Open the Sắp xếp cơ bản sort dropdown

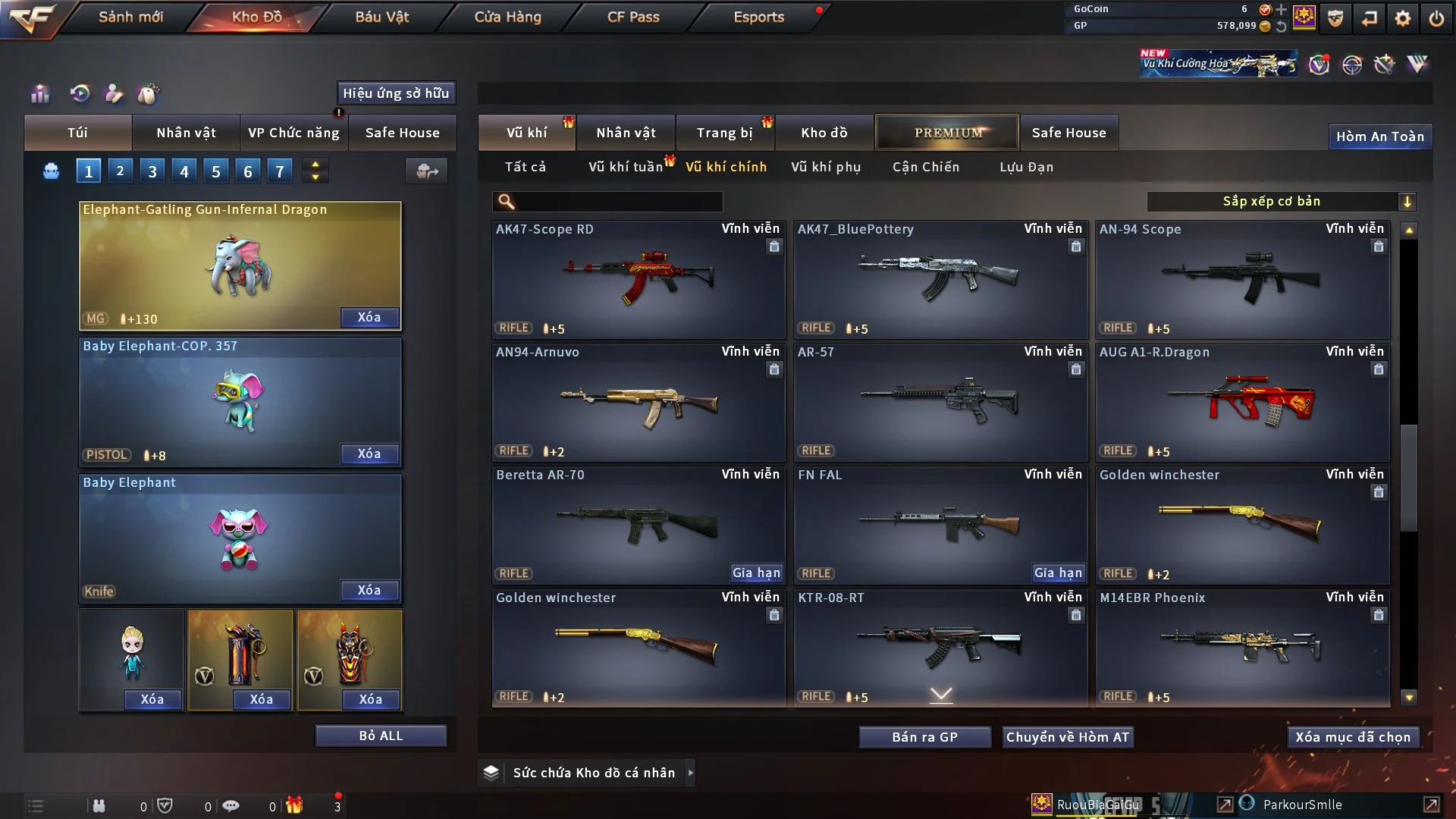click(x=1281, y=201)
